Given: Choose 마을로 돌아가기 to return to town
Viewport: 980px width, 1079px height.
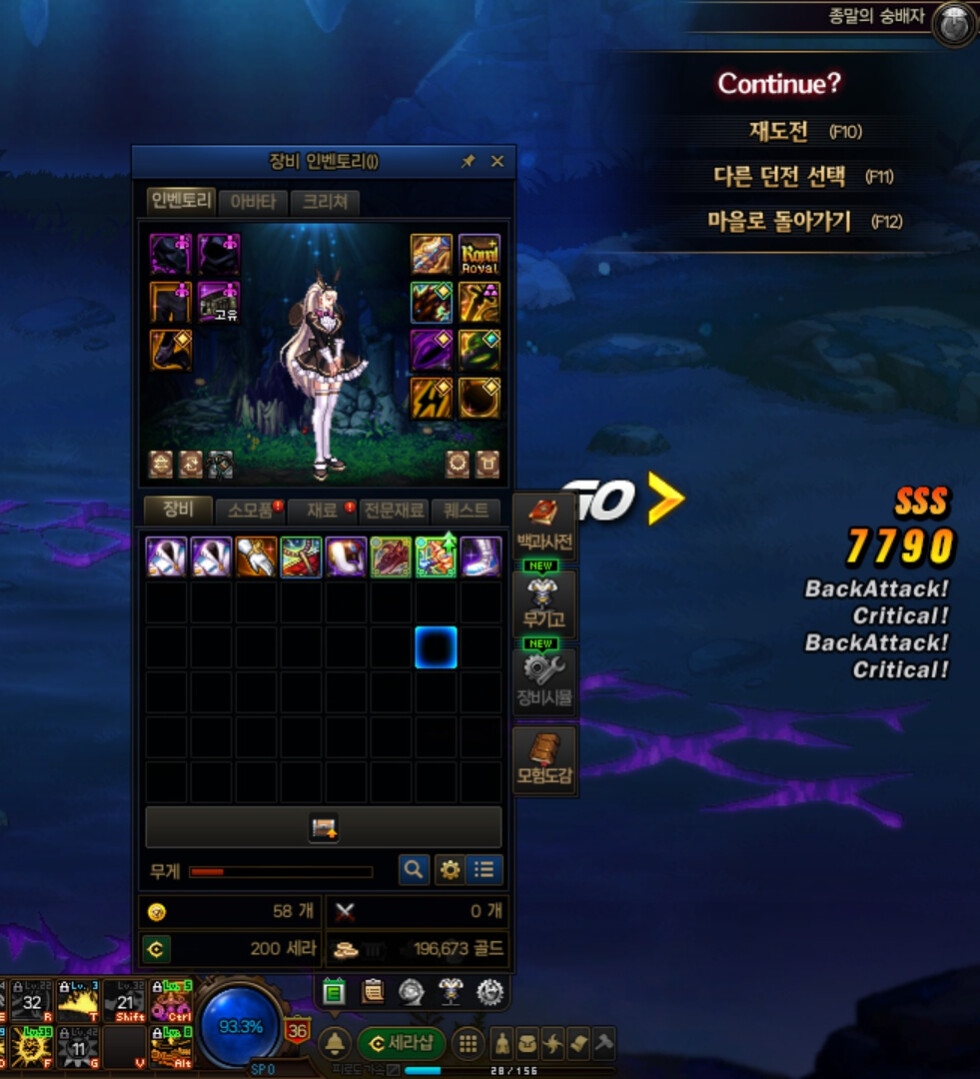Looking at the screenshot, I should click(780, 221).
